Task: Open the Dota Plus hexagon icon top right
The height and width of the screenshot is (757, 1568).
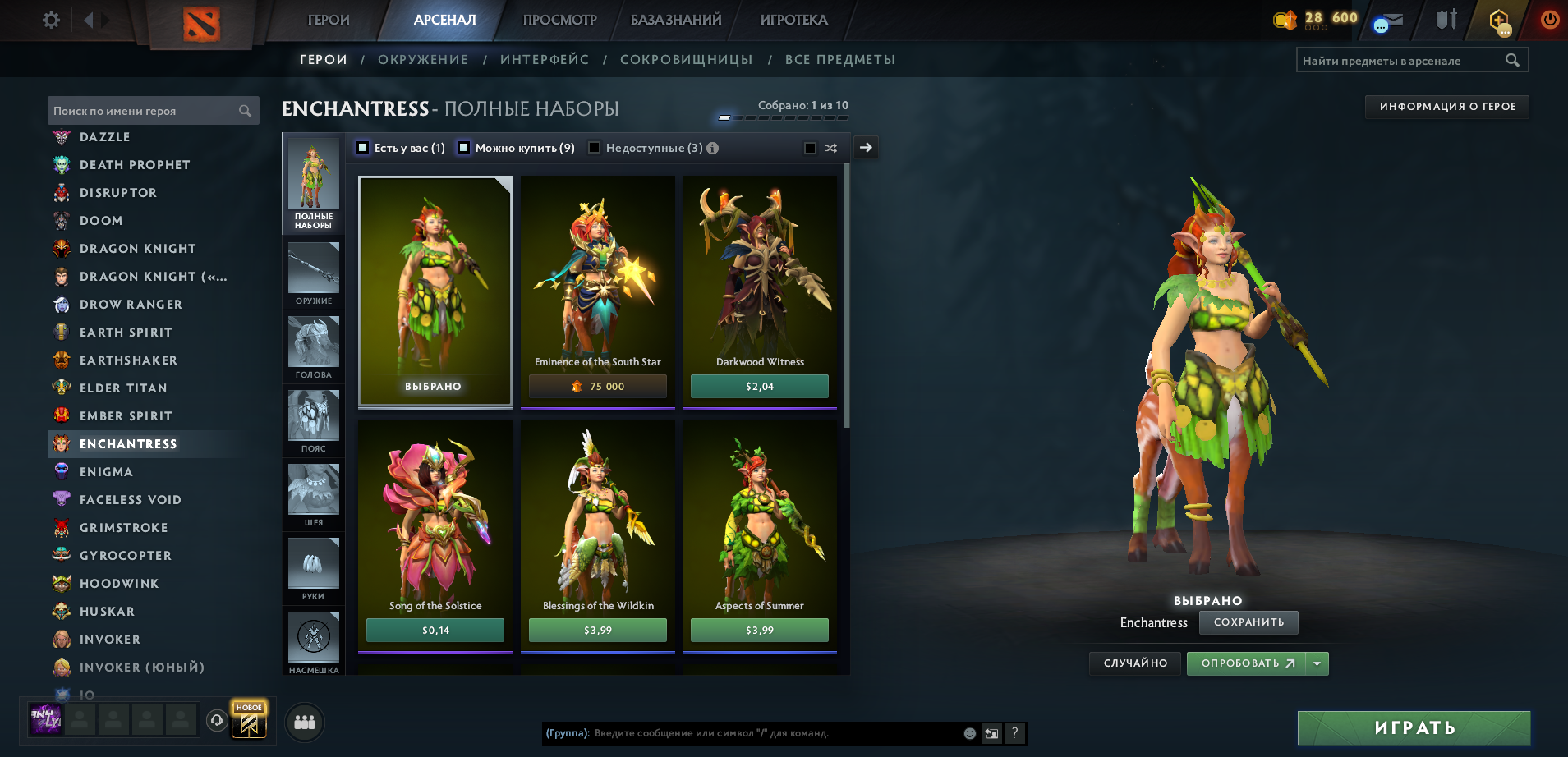Action: pos(1500,21)
